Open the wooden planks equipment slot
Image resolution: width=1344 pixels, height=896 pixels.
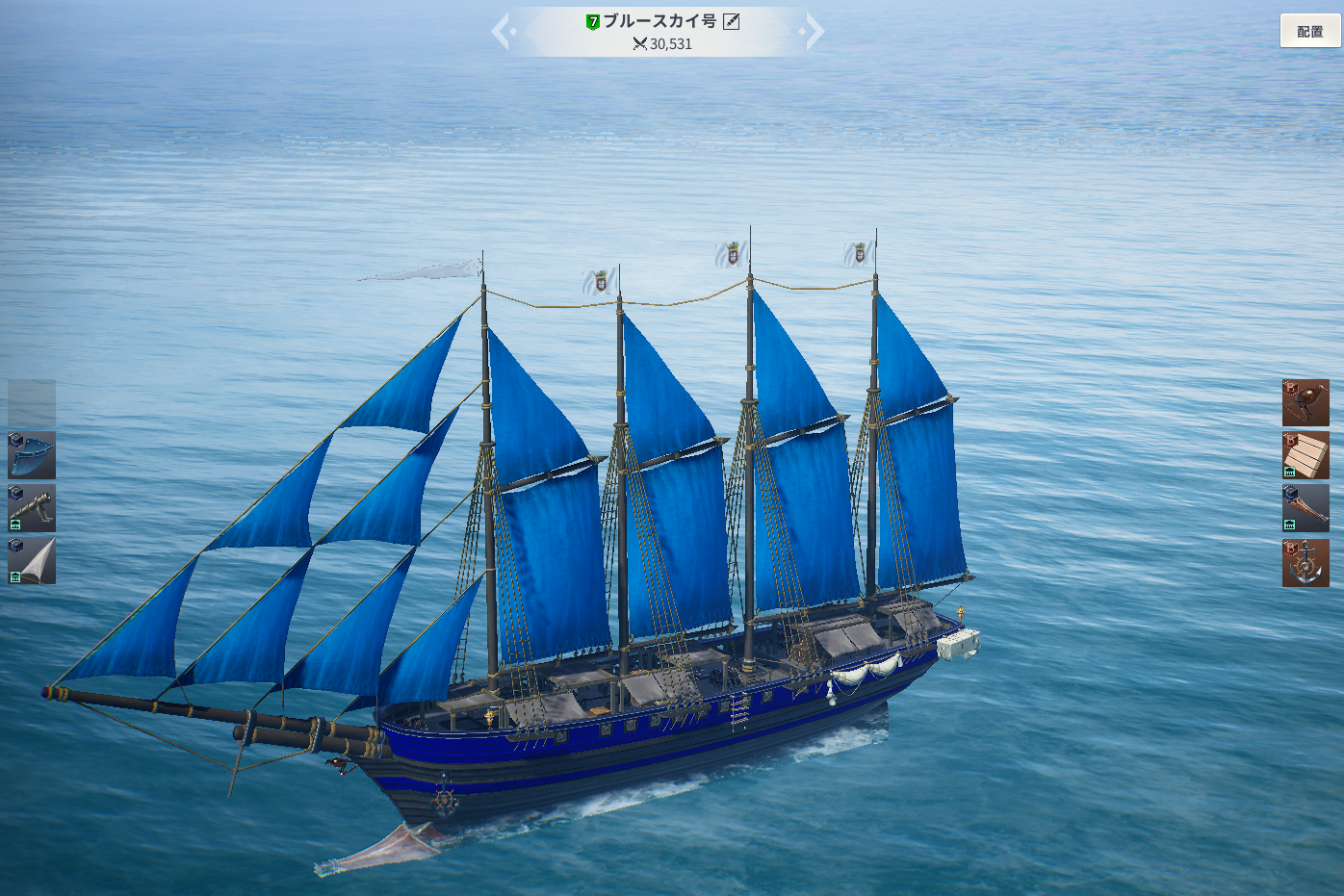(1305, 455)
